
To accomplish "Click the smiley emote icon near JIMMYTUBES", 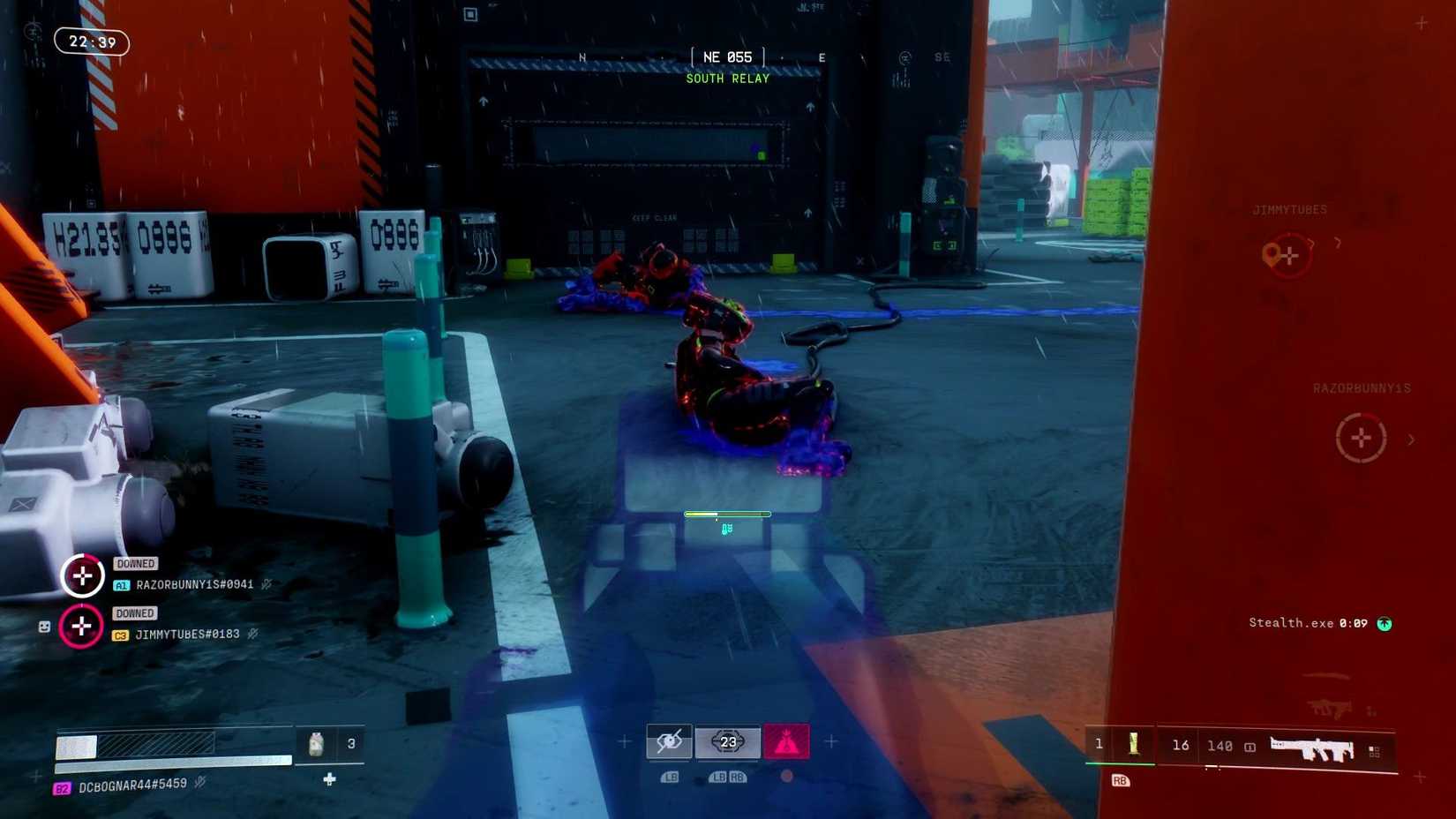I will pos(44,626).
